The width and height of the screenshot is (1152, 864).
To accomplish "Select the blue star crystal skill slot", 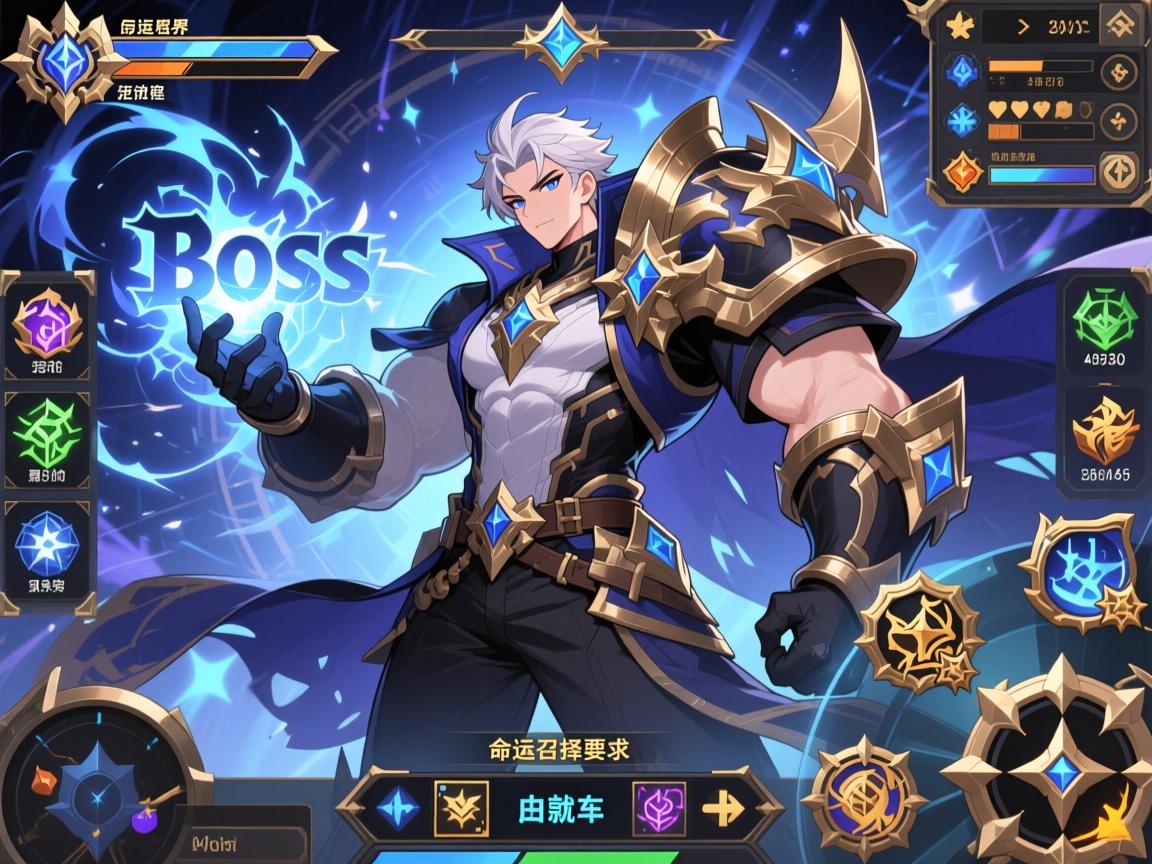I will pos(47,546).
